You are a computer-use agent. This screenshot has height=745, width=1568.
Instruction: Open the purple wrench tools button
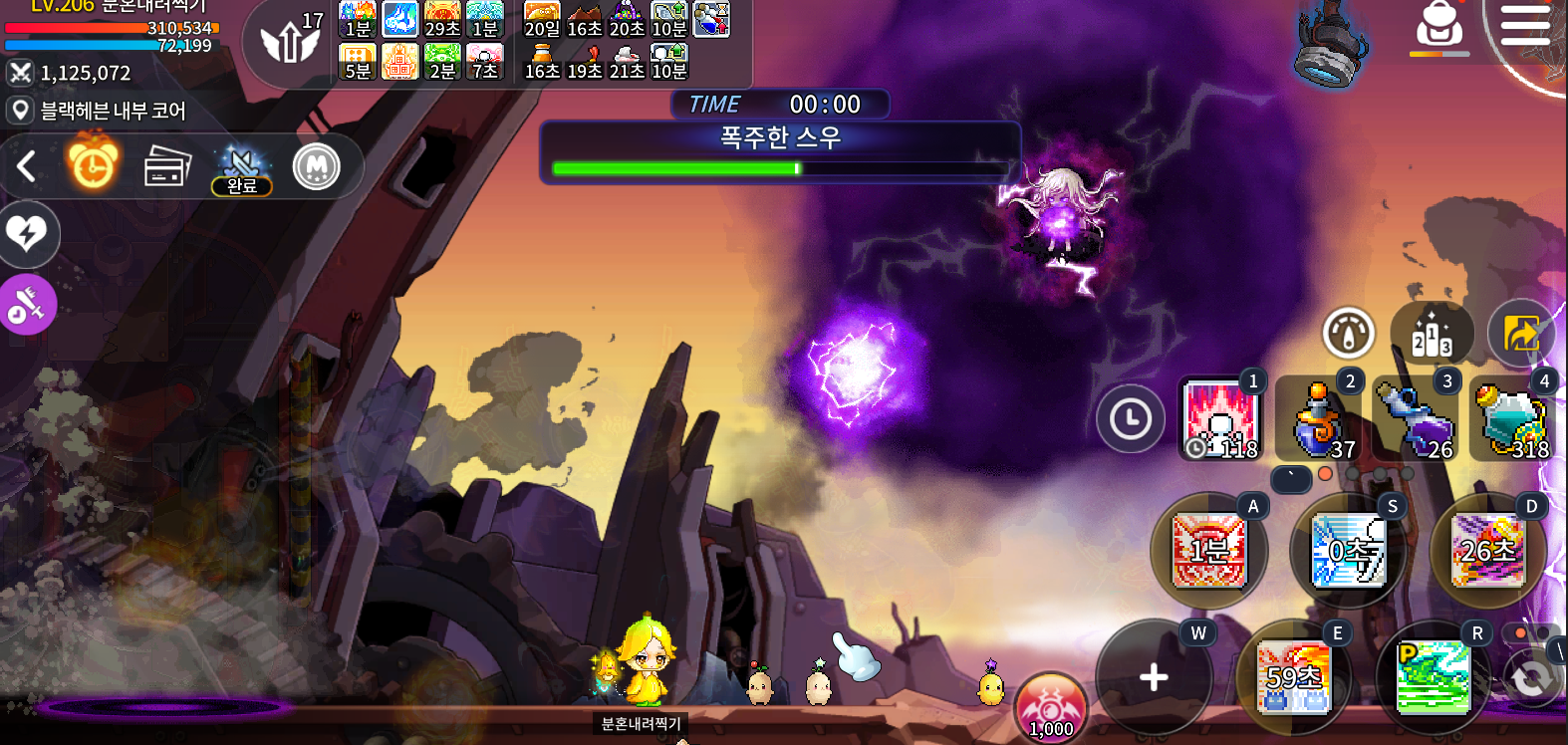coord(27,305)
